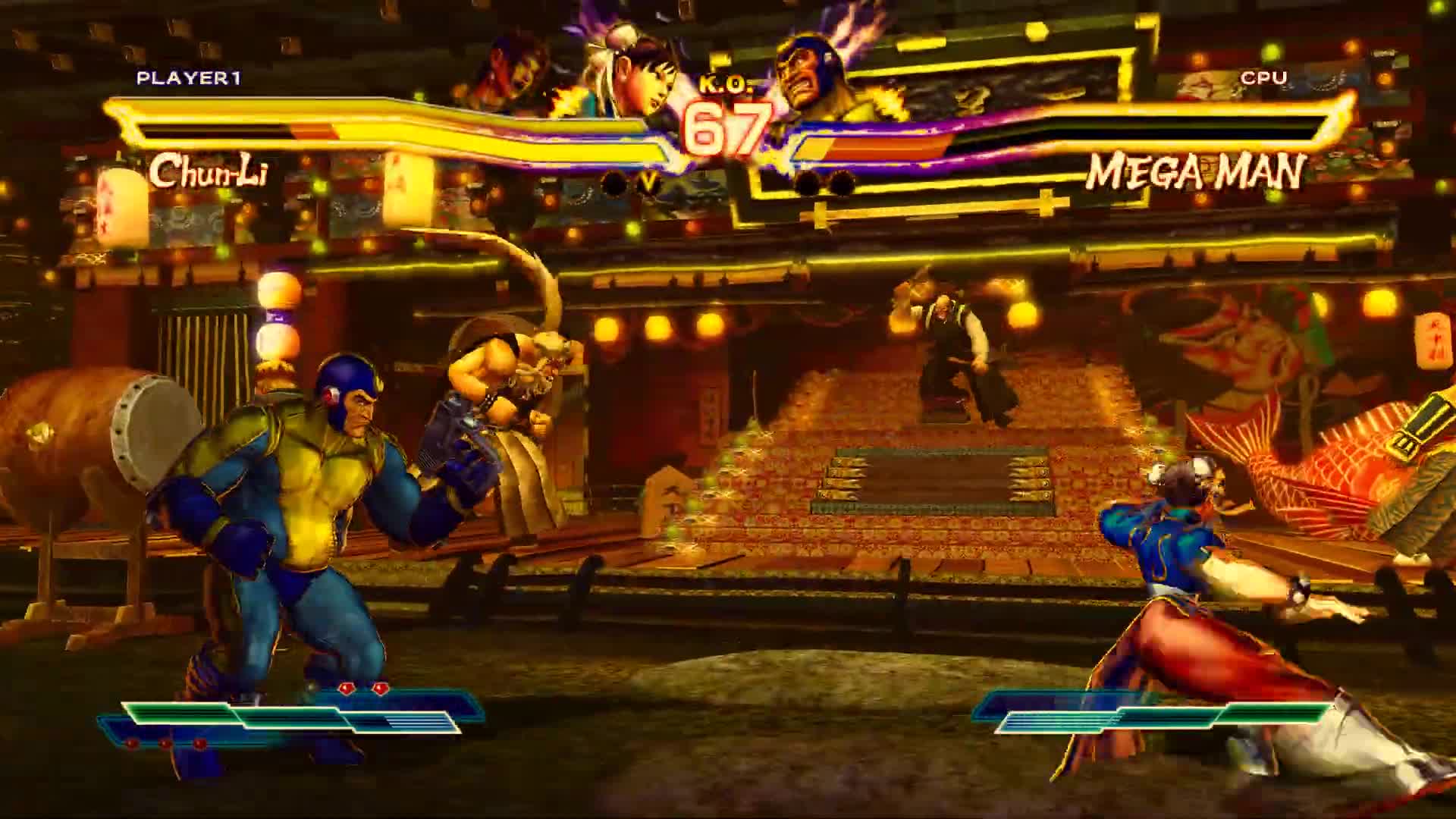Click the red gem icon above Mega Man's gauge
This screenshot has height=819, width=1456.
tap(347, 688)
